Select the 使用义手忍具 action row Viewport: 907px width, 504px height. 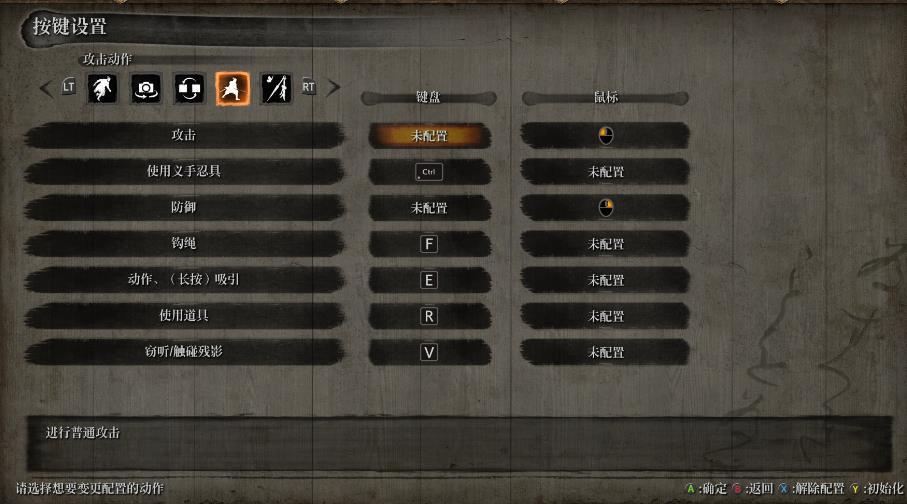pyautogui.click(x=184, y=171)
